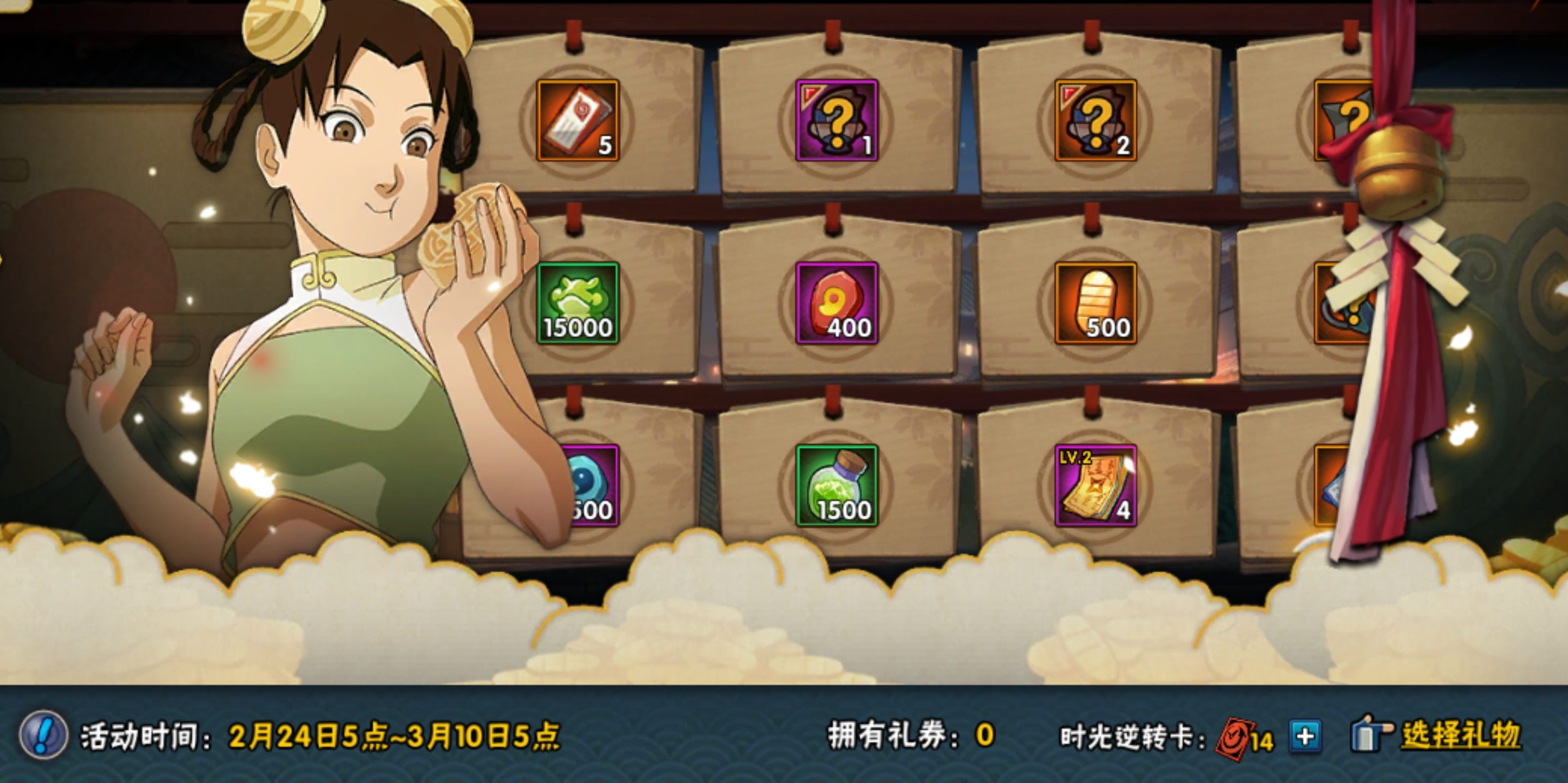Pick the LV.2 golden talisman reward
1568x783 pixels.
point(1095,485)
